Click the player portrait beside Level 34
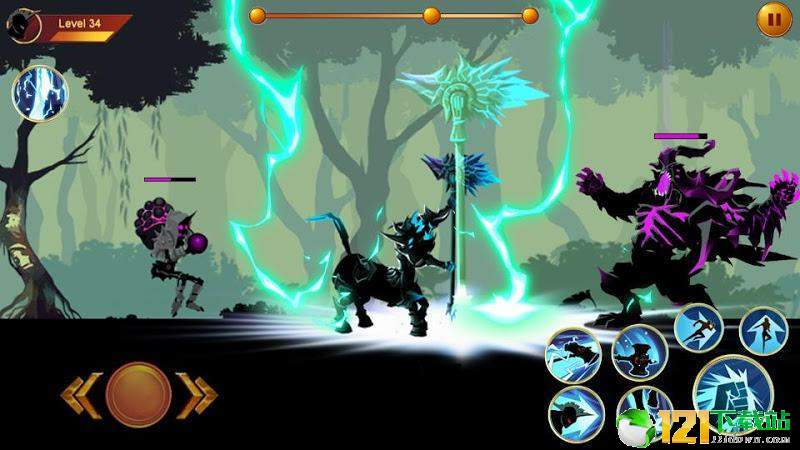800x450 pixels. click(x=24, y=25)
